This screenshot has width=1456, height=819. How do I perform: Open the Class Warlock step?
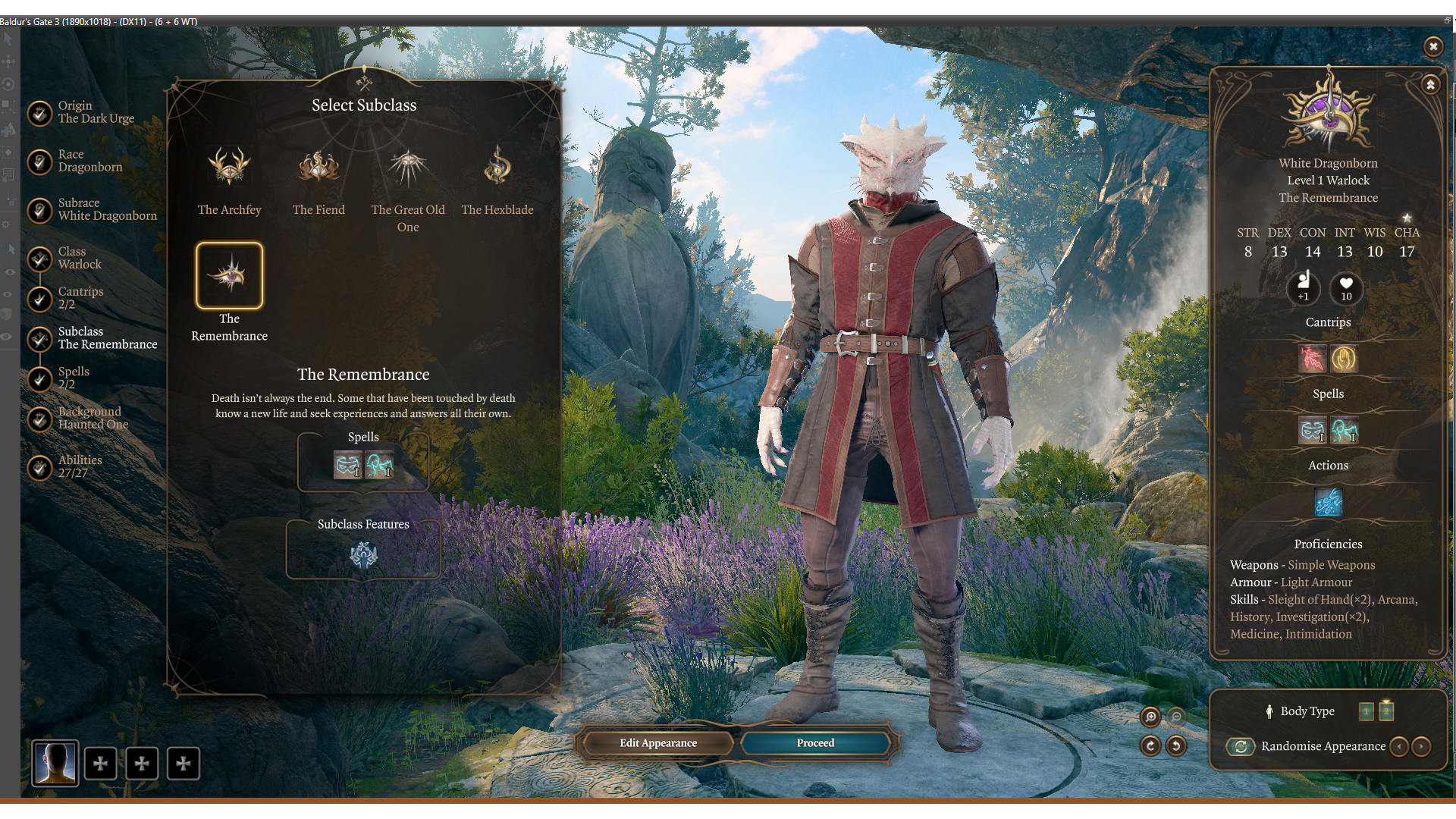click(79, 258)
